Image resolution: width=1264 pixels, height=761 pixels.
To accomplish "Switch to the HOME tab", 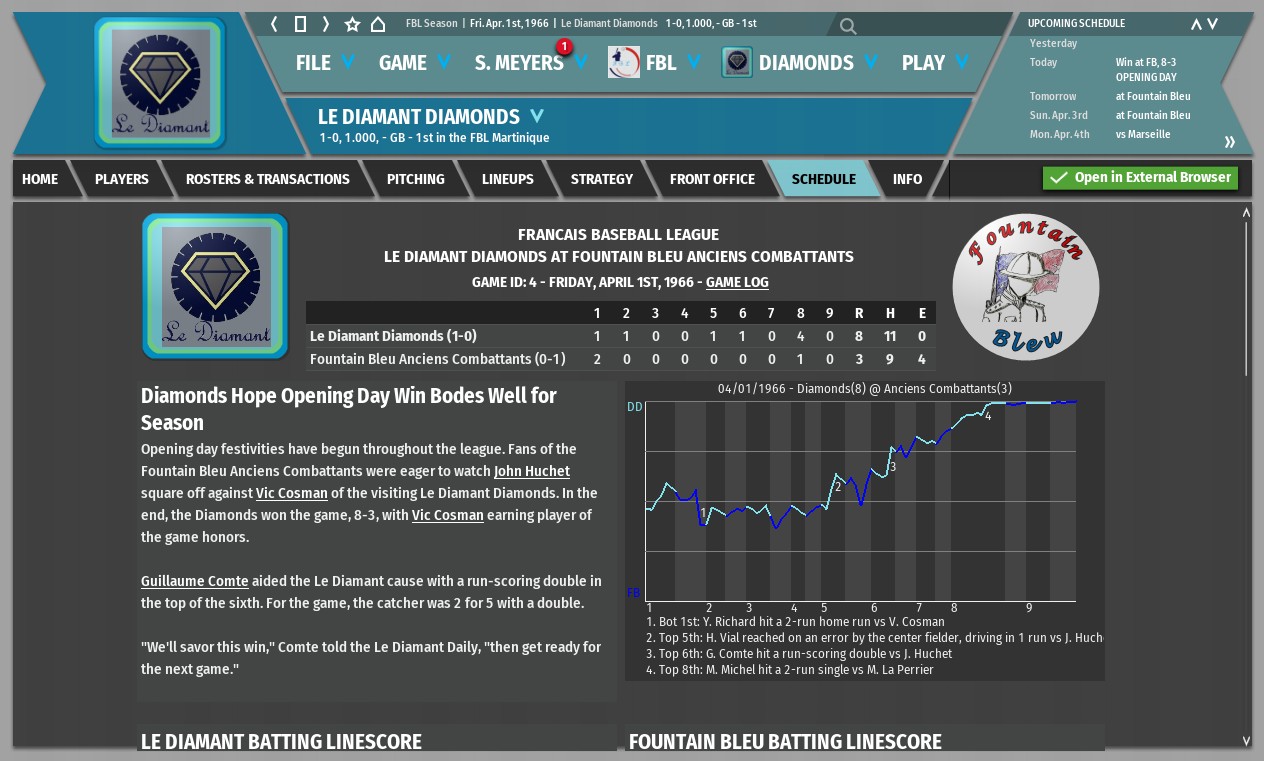I will click(x=40, y=179).
